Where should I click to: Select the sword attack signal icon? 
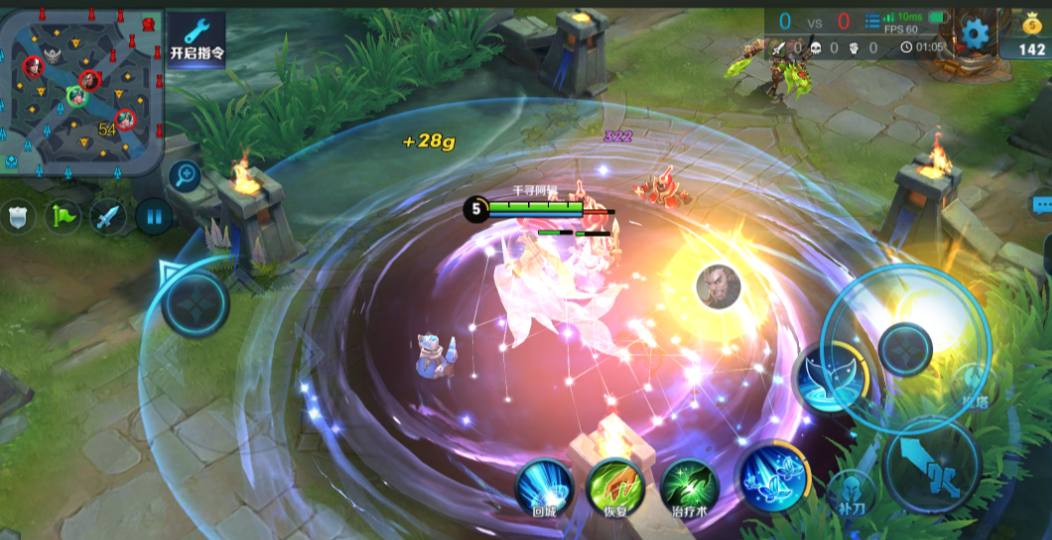coord(108,216)
